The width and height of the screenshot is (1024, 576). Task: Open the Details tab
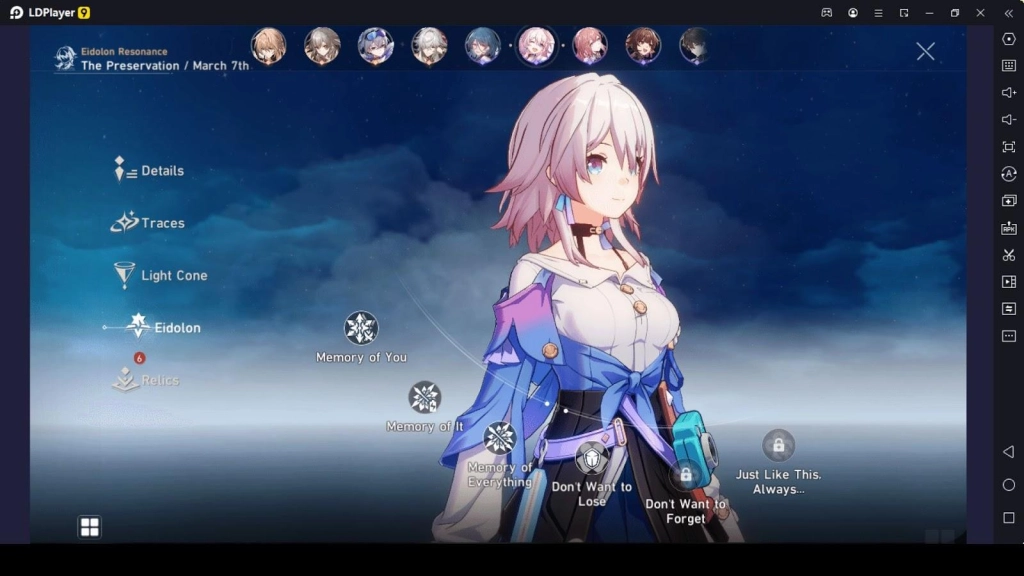(x=151, y=171)
